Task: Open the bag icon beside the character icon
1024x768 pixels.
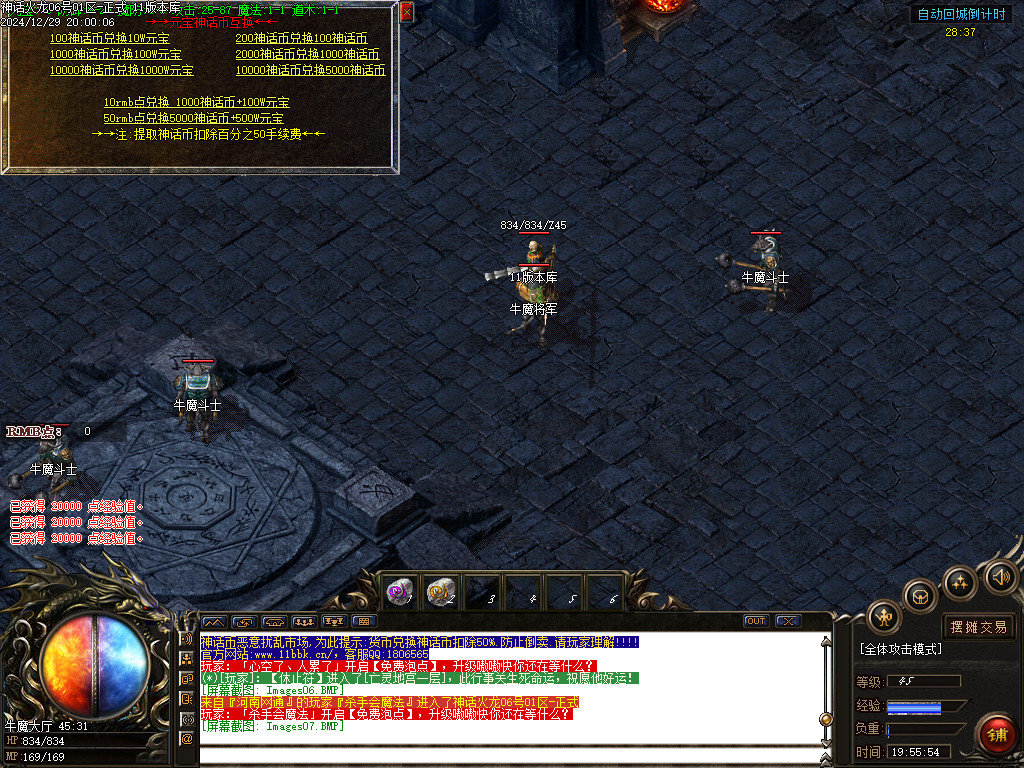Action: point(920,596)
